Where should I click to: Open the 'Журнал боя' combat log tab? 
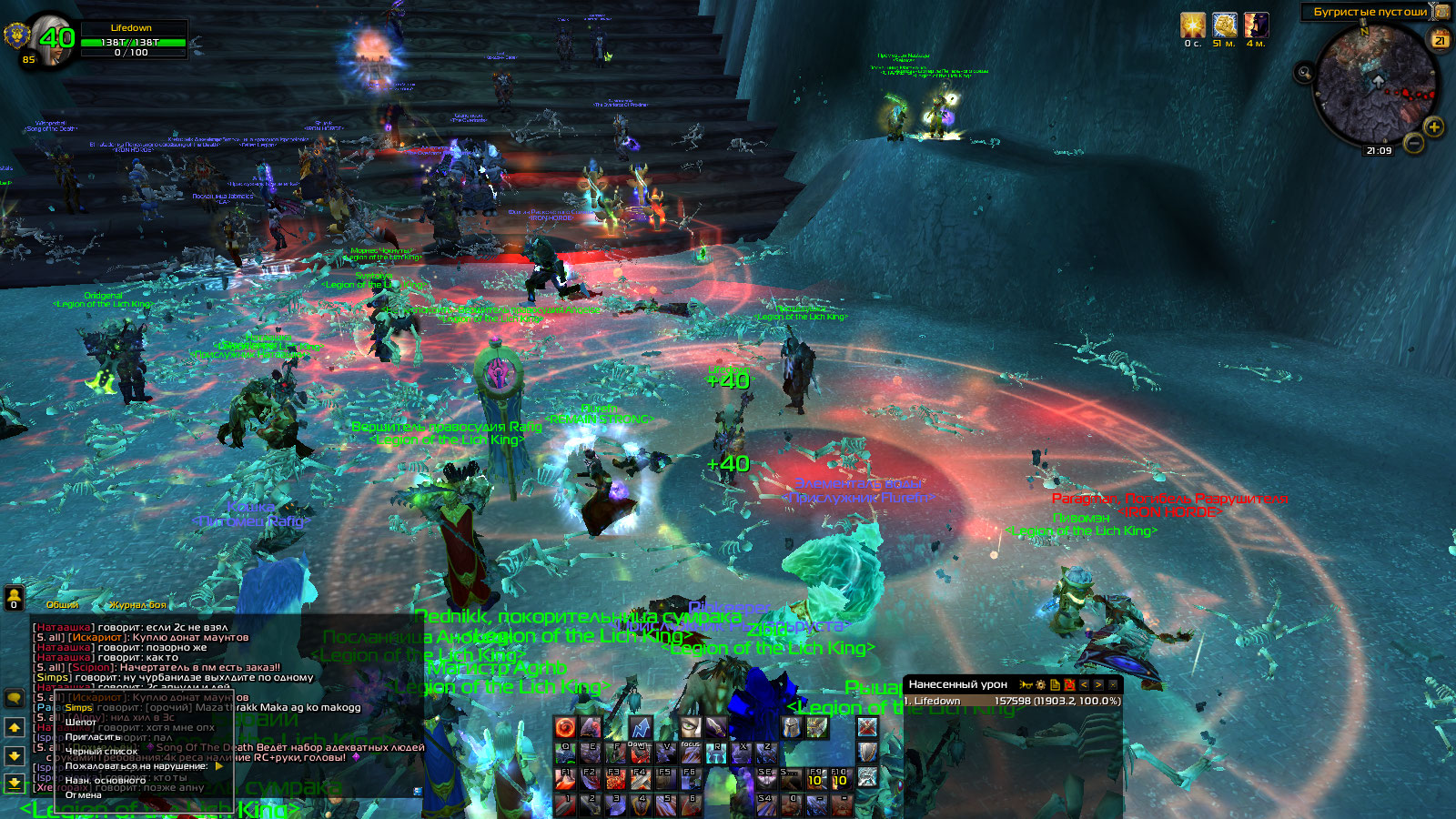pos(138,605)
